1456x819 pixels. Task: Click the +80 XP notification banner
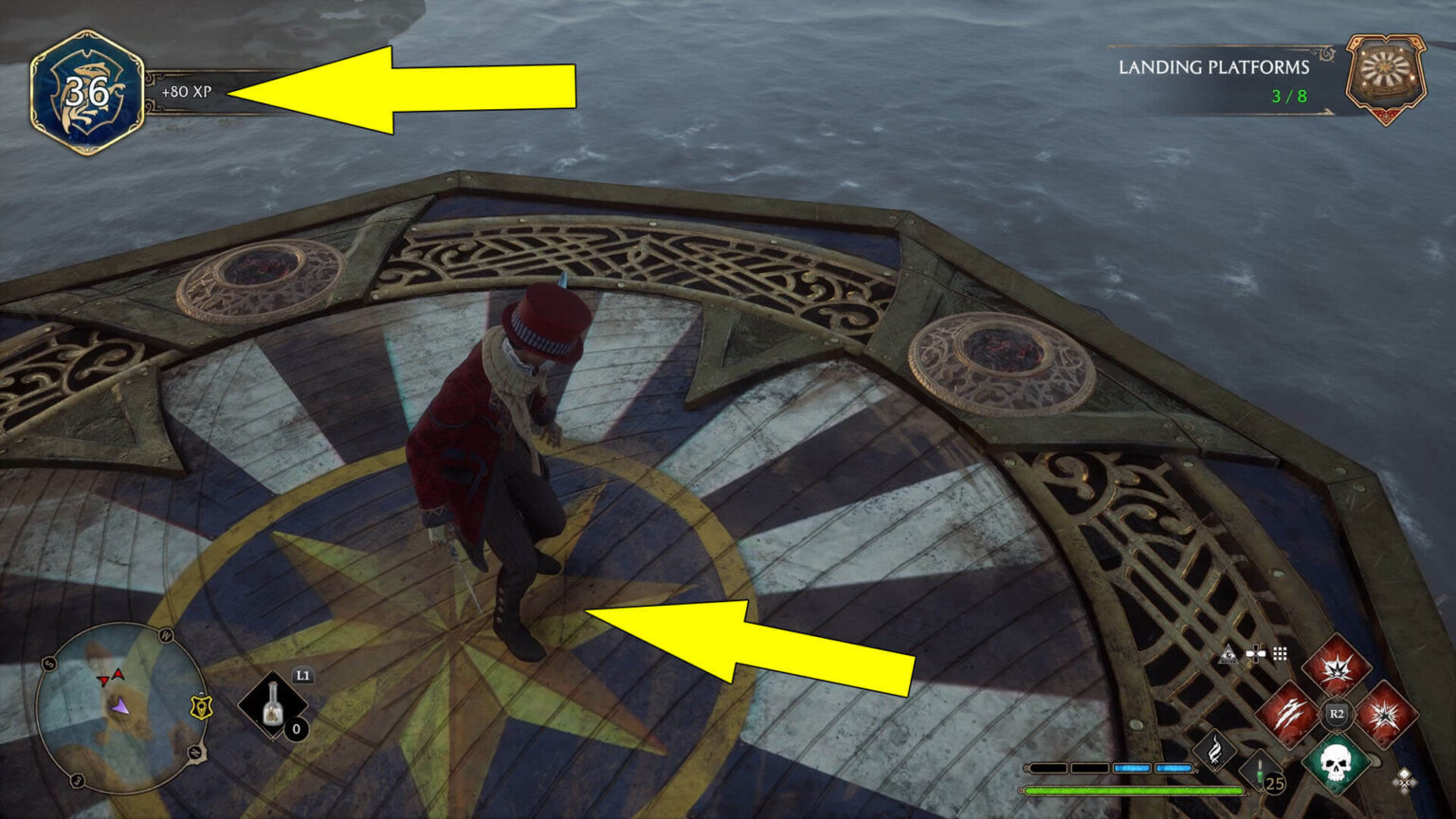pos(186,92)
